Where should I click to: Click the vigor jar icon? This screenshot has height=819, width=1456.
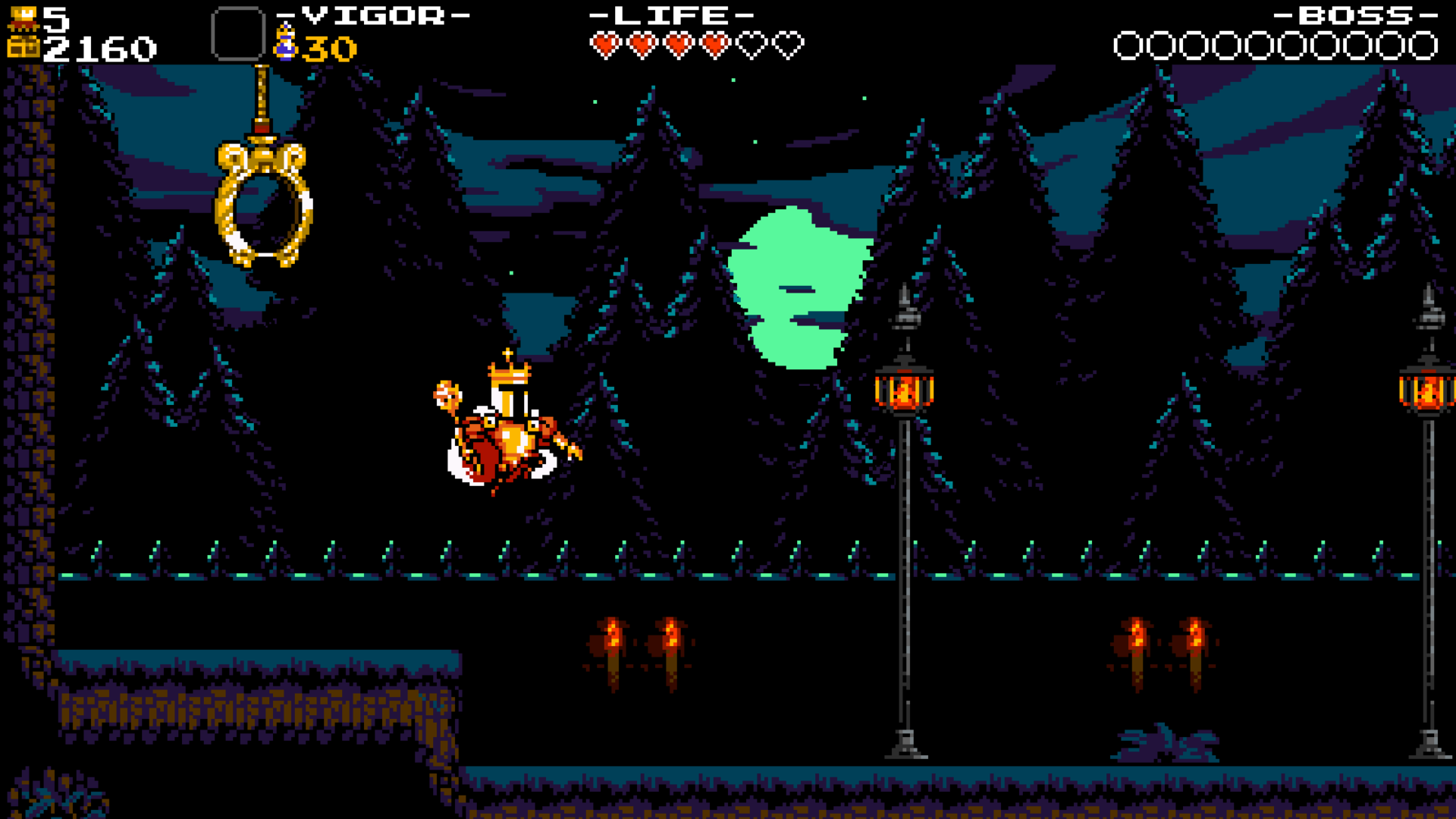(285, 42)
